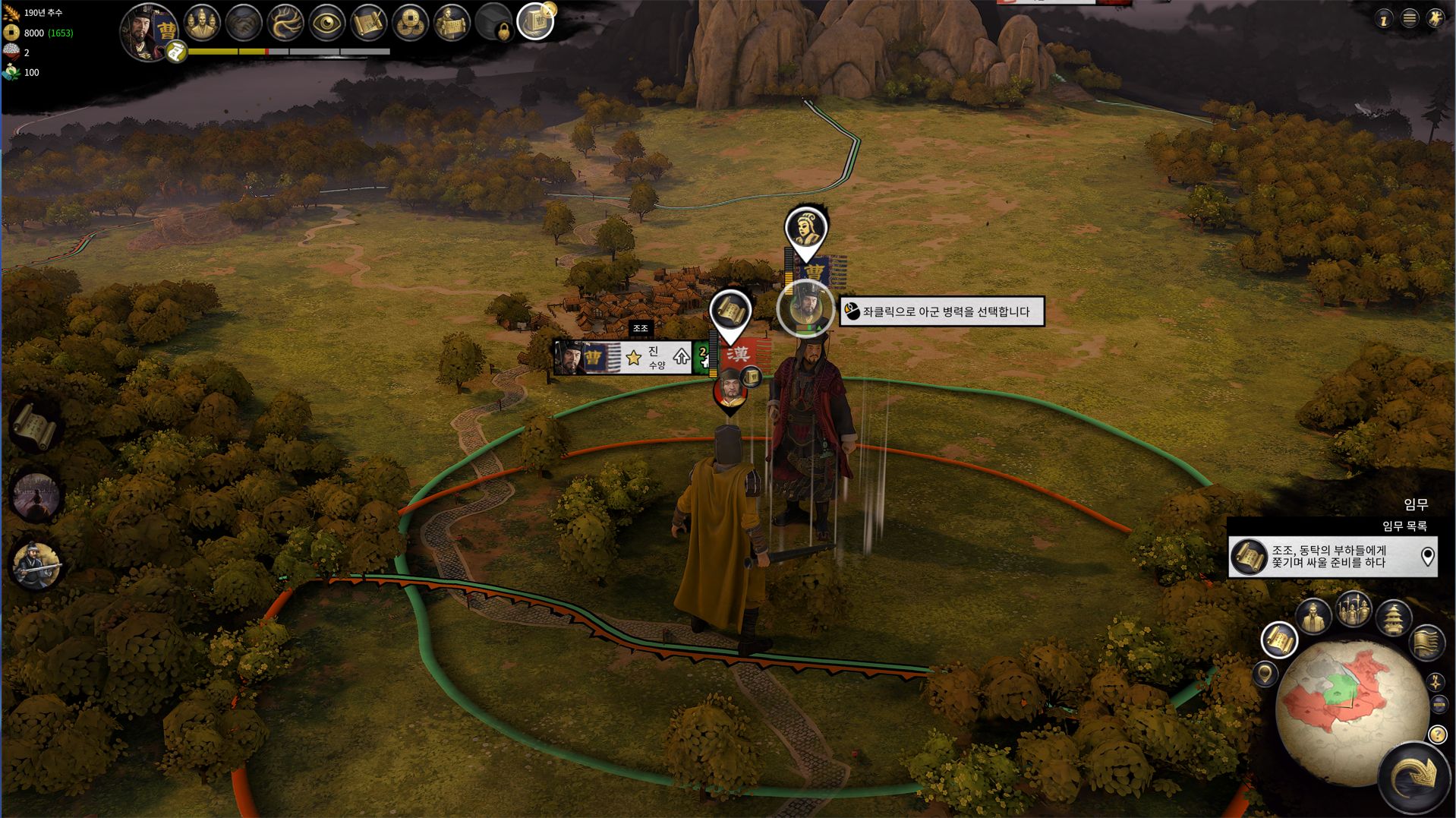The image size is (1456, 818).
Task: Click the highlighted book icon with badge
Action: click(x=535, y=22)
